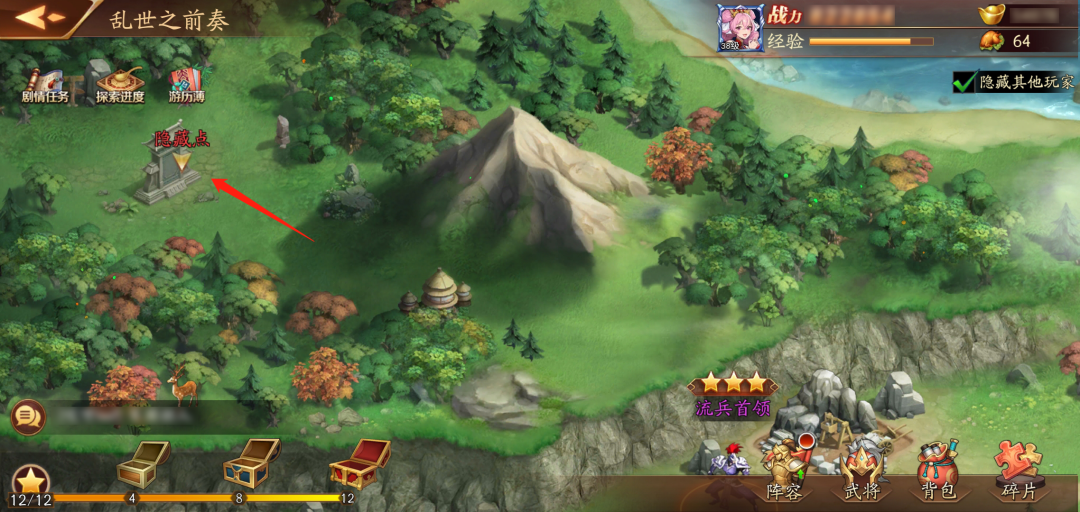Screen dimensions: 1080x512
Task: Claim the 12-star red treasure chest
Action: [x=359, y=463]
